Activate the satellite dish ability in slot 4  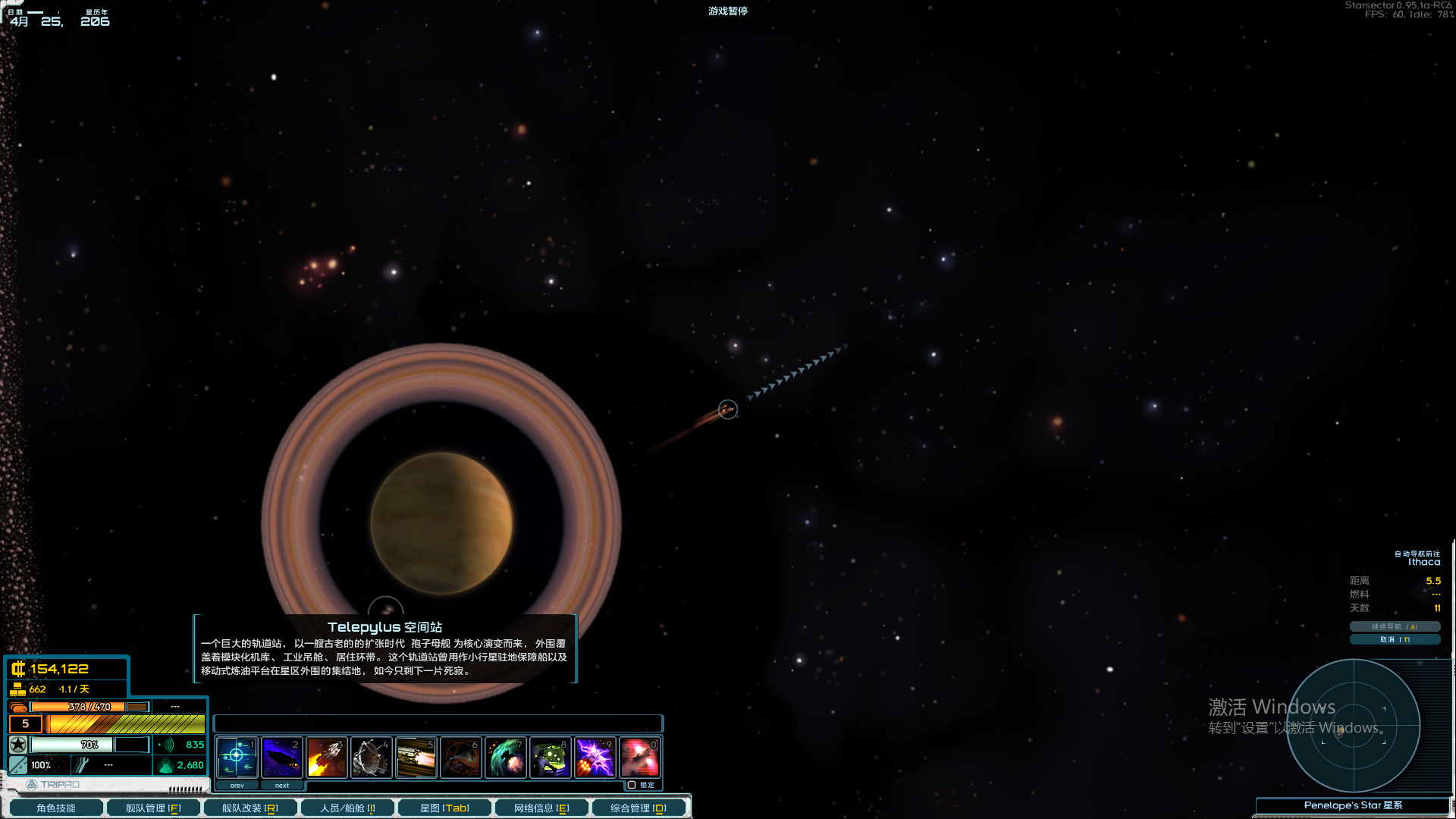372,757
